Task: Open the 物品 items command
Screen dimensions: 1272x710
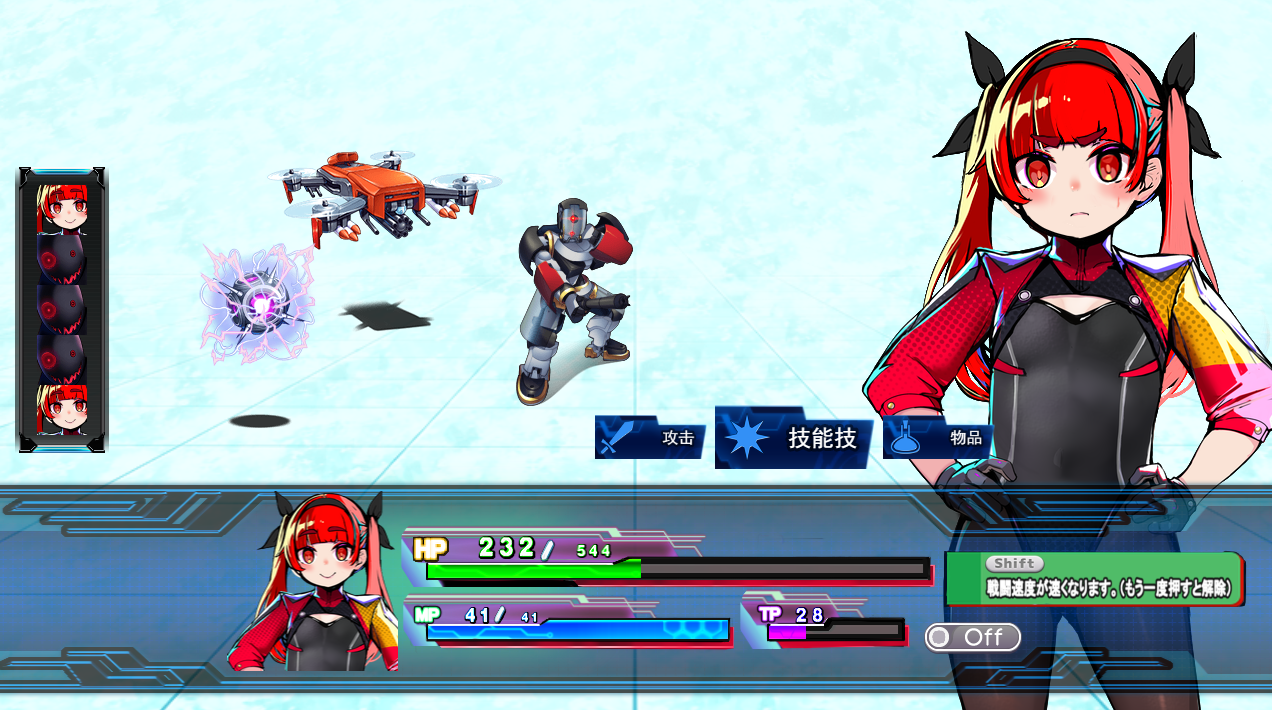Action: (x=937, y=438)
